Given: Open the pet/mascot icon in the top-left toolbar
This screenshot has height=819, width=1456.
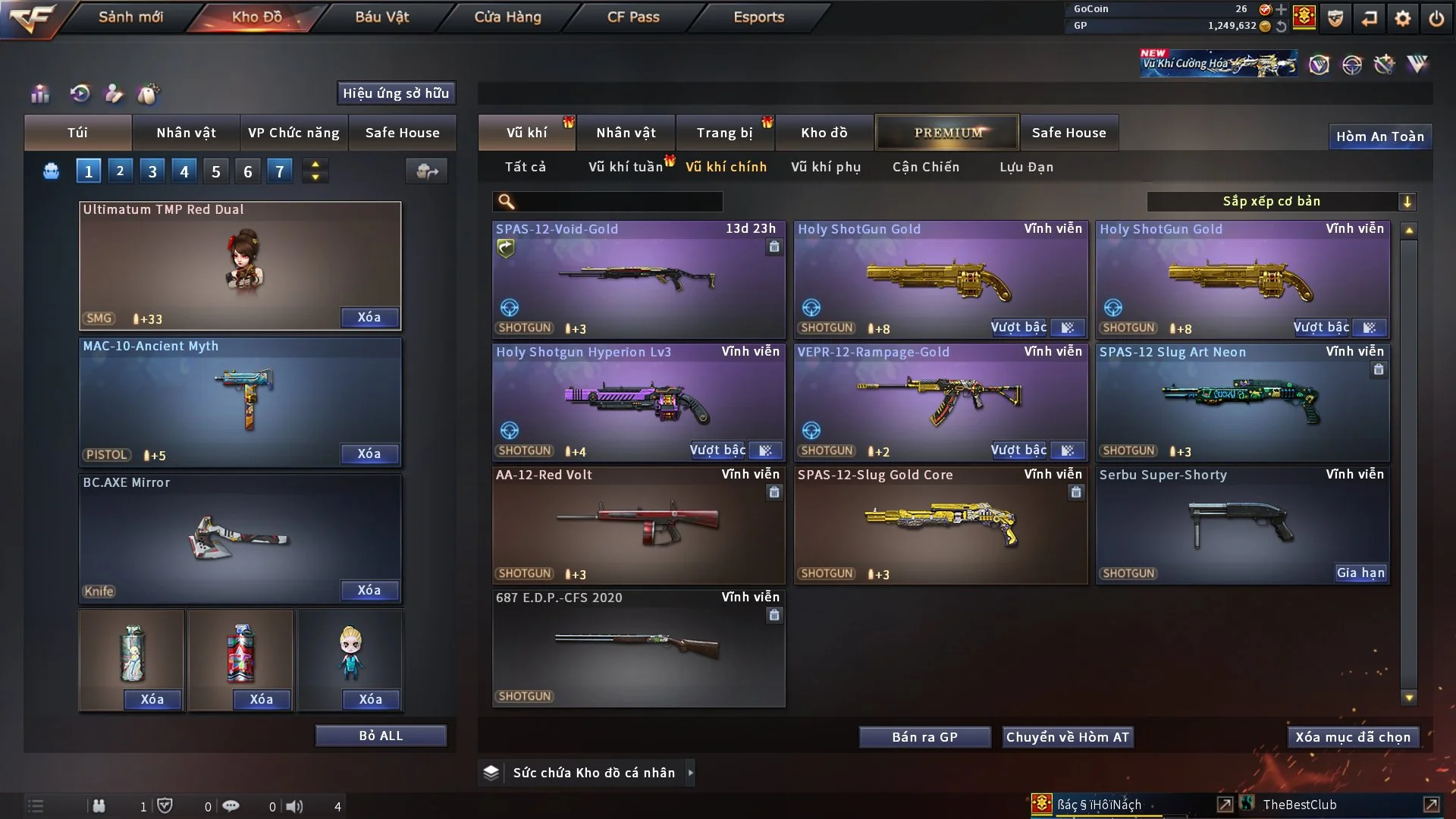Looking at the screenshot, I should click(x=149, y=93).
